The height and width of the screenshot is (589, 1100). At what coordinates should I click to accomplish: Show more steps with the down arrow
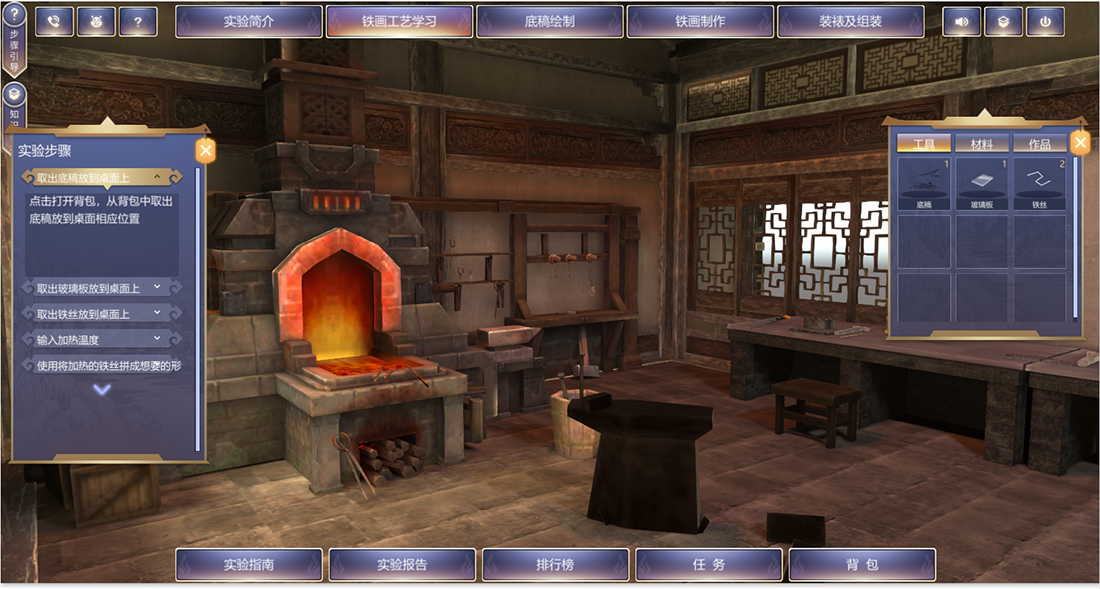(x=102, y=390)
